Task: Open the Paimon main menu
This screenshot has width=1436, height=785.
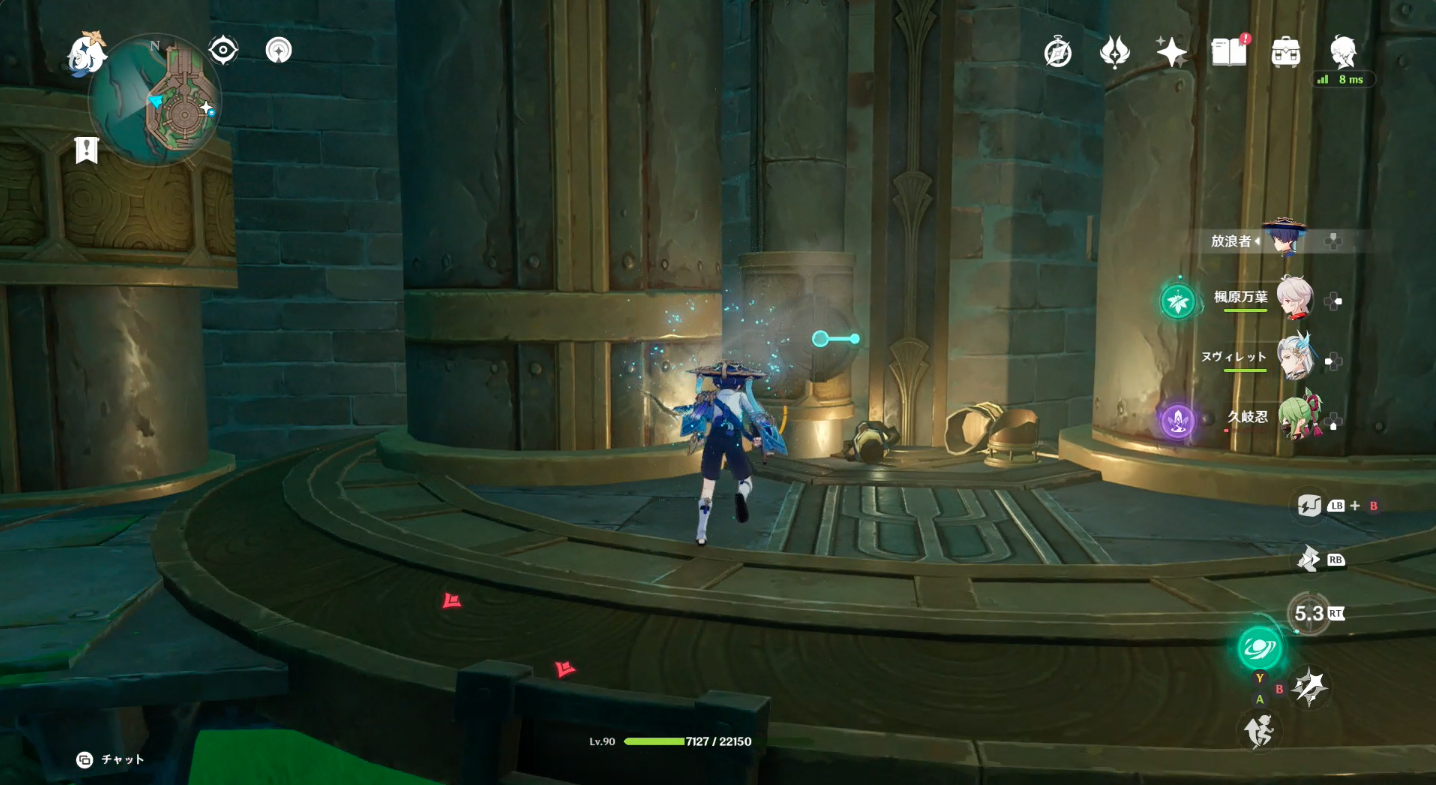Action: pyautogui.click(x=88, y=54)
